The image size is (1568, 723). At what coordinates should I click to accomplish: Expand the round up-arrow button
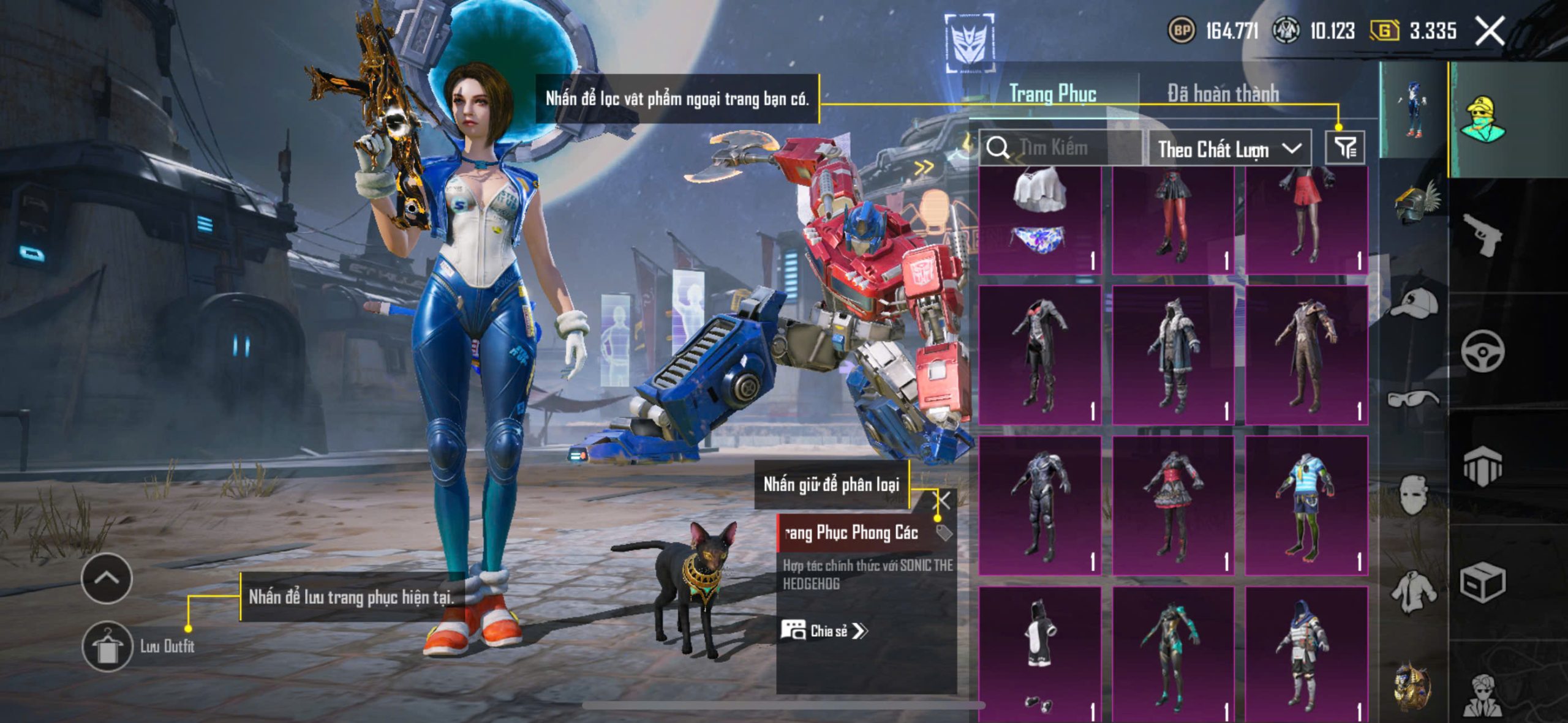(x=107, y=578)
